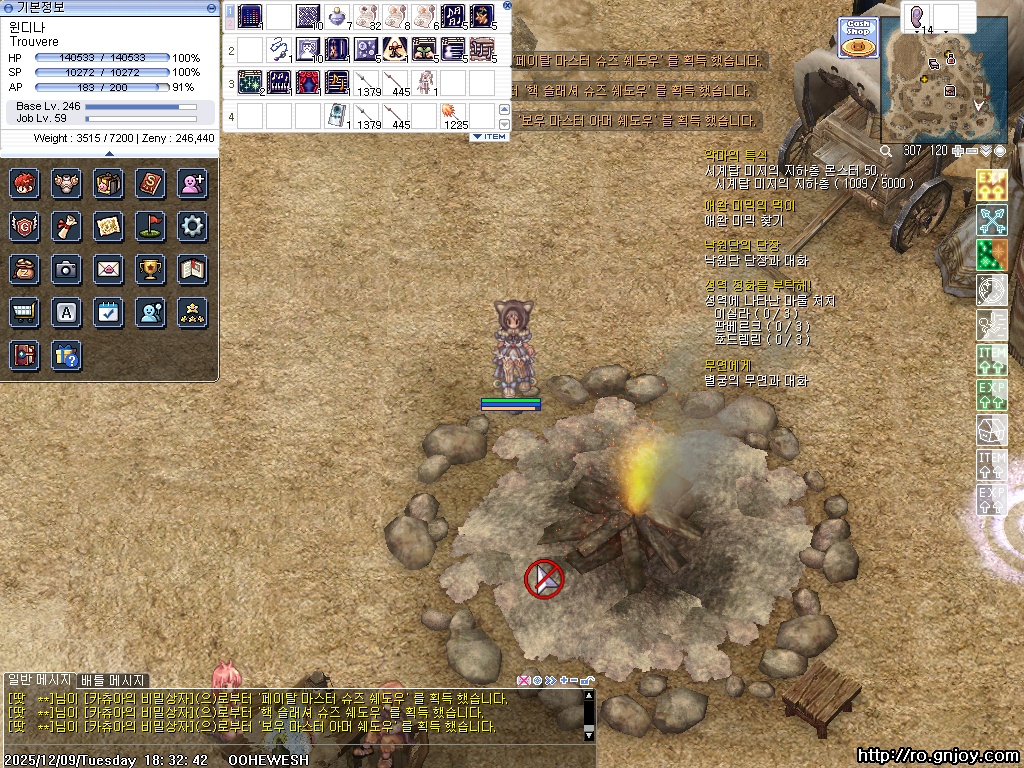Open the Cash Shop
The width and height of the screenshot is (1024, 768).
coord(858,38)
